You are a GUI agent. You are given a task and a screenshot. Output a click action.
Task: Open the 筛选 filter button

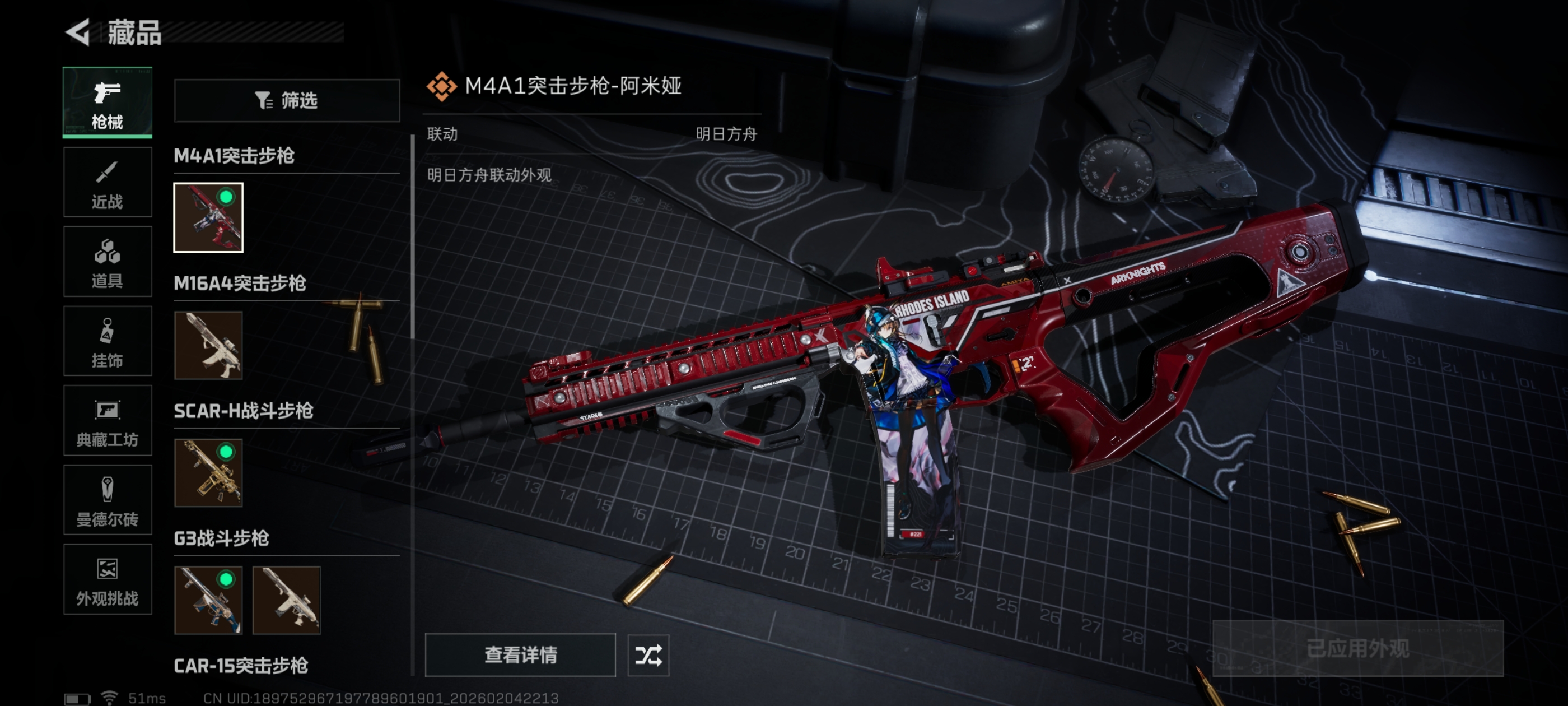point(287,100)
